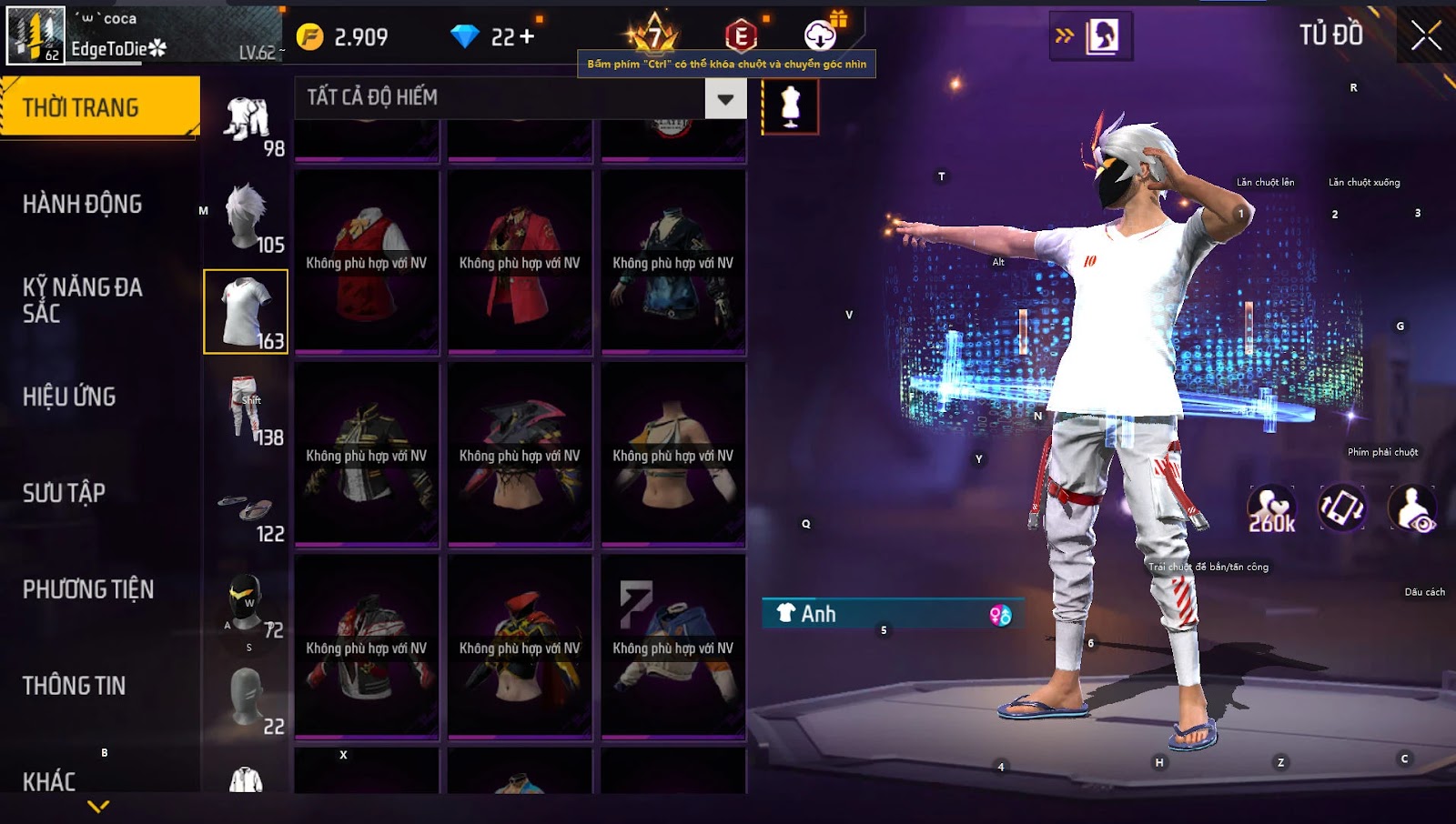Click the Anh character gender selector
The width and height of the screenshot is (1456, 824).
893,614
